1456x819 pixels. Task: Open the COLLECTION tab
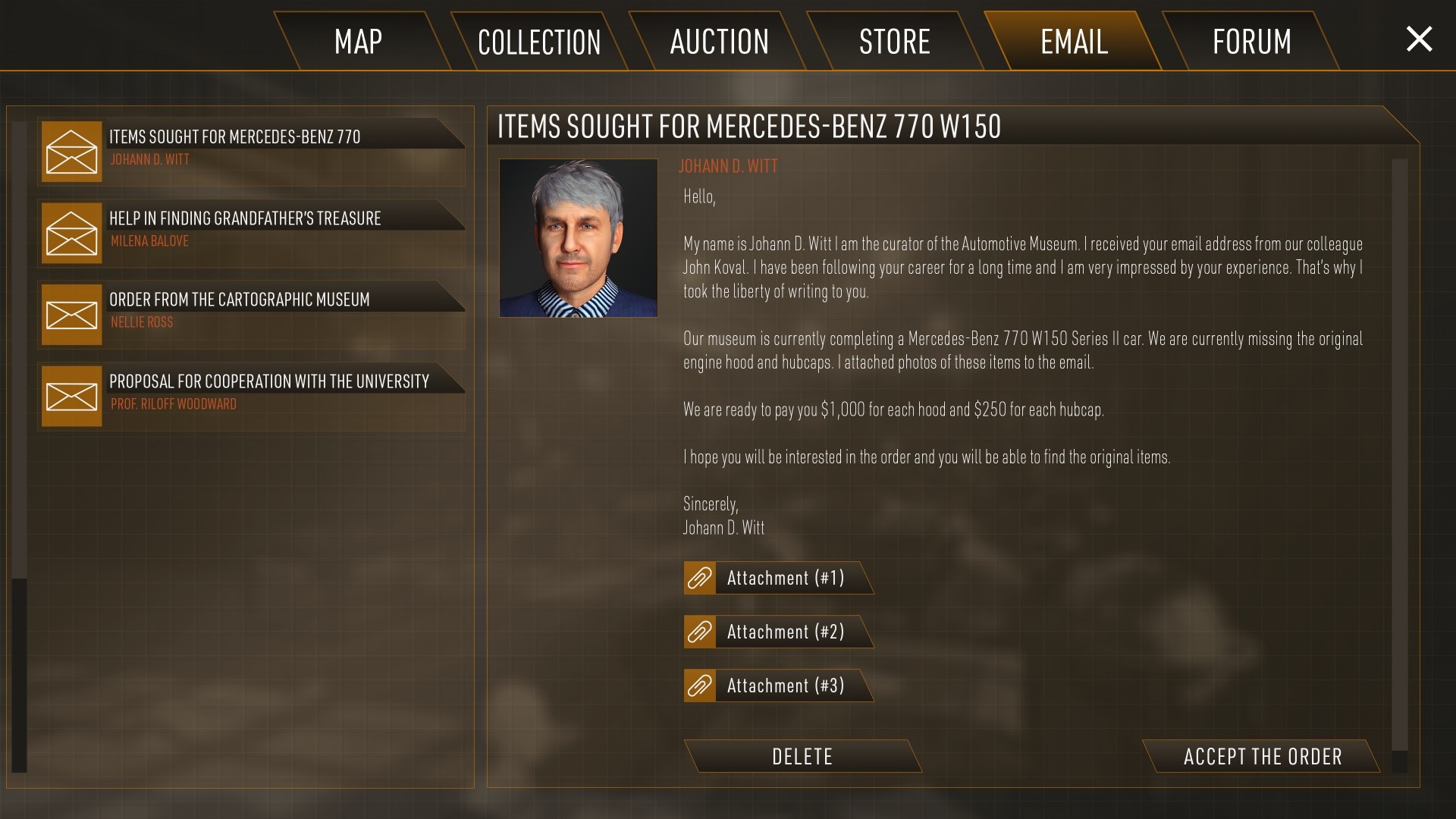coord(538,42)
